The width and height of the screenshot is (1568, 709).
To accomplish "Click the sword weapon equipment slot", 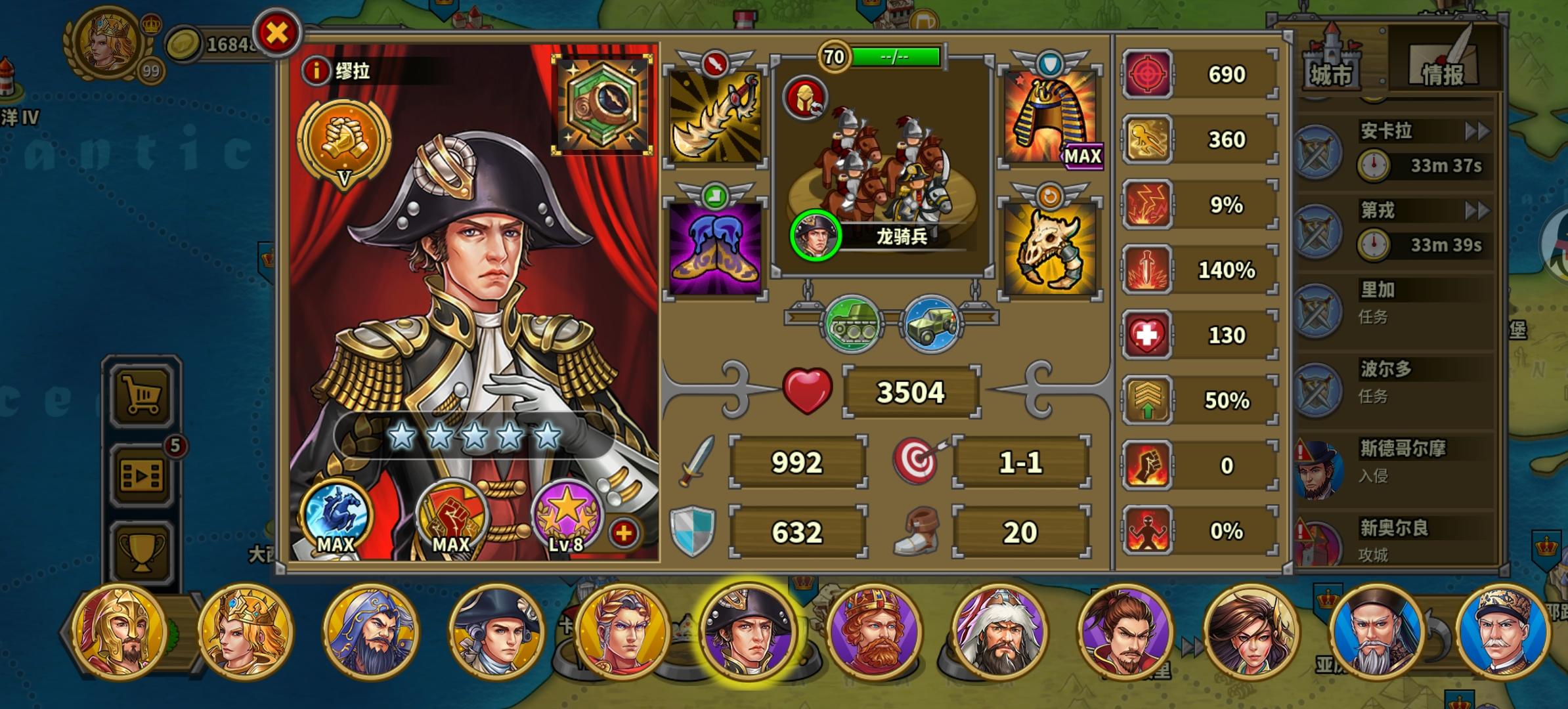I will tap(714, 117).
